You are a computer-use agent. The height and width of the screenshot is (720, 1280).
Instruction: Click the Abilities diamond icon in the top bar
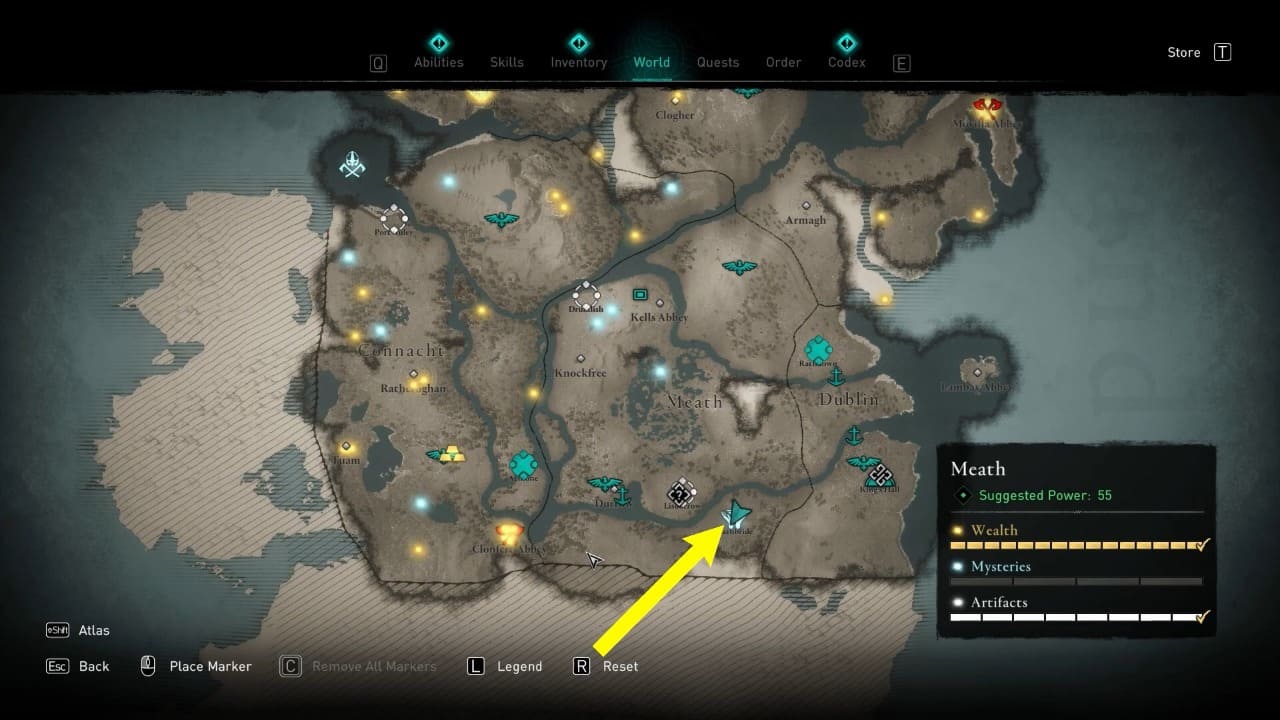click(438, 42)
